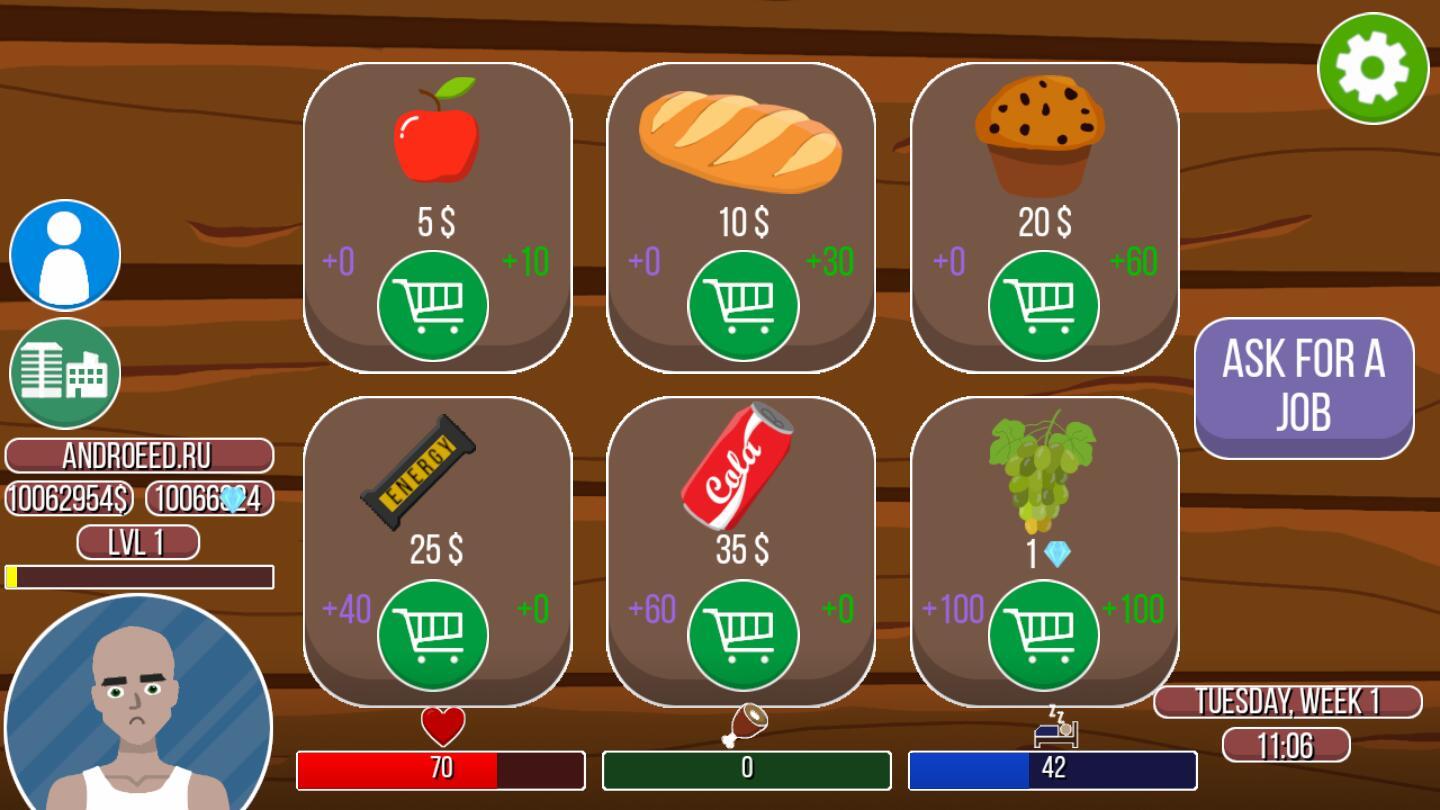Viewport: 1440px width, 810px height.
Task: Buy the 25$ energy bar
Action: click(433, 635)
